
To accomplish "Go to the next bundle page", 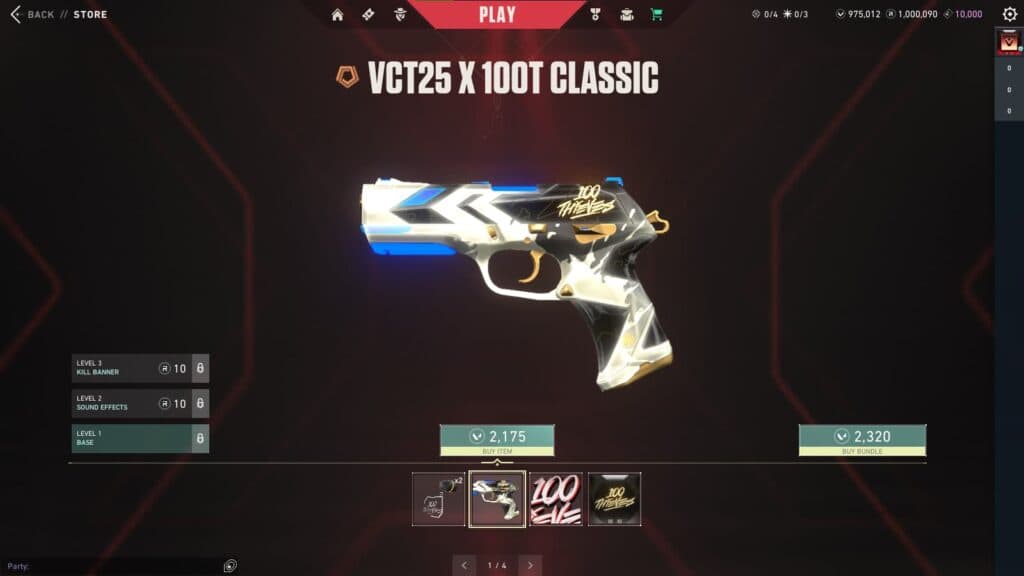I will click(x=530, y=565).
